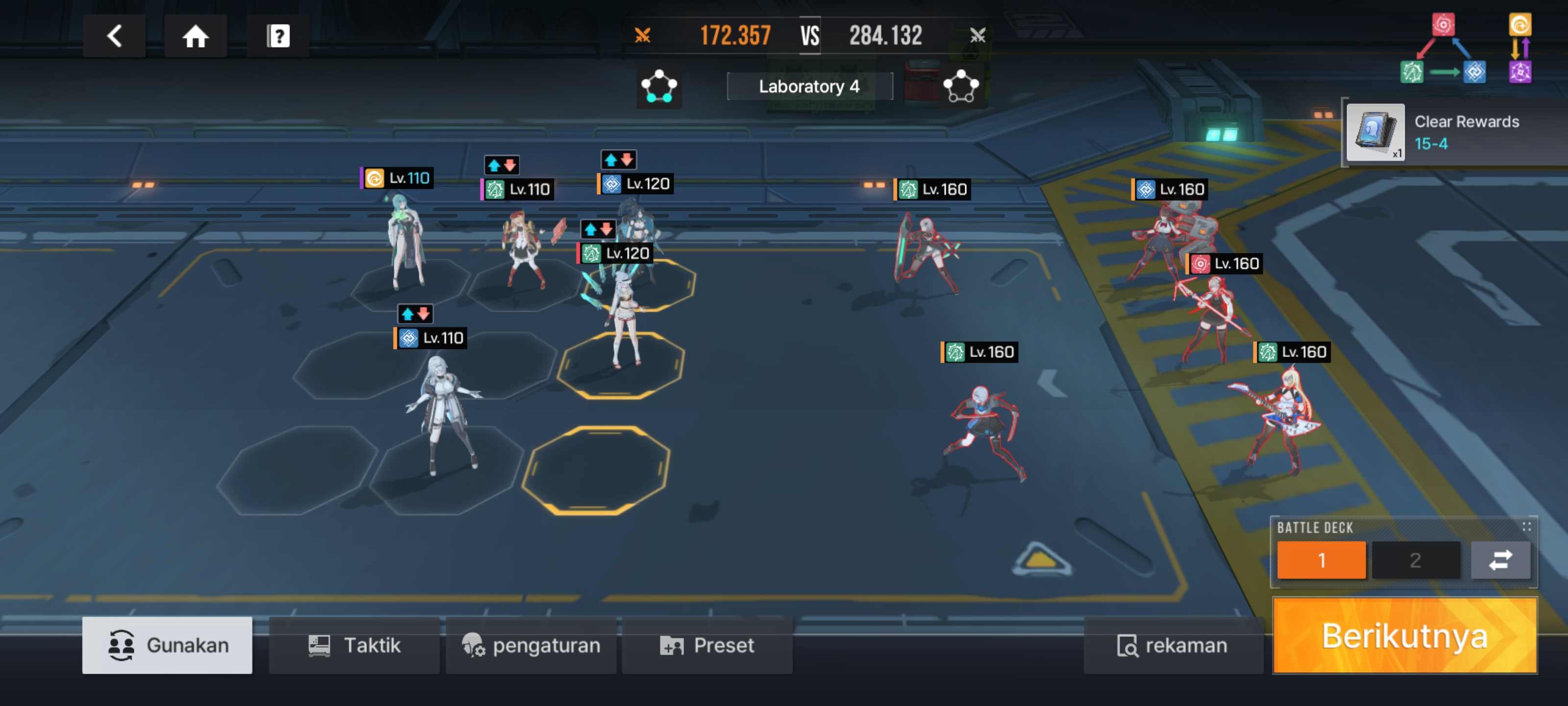Open the Preset menu
Screen dimensions: 1568x706
coord(707,645)
